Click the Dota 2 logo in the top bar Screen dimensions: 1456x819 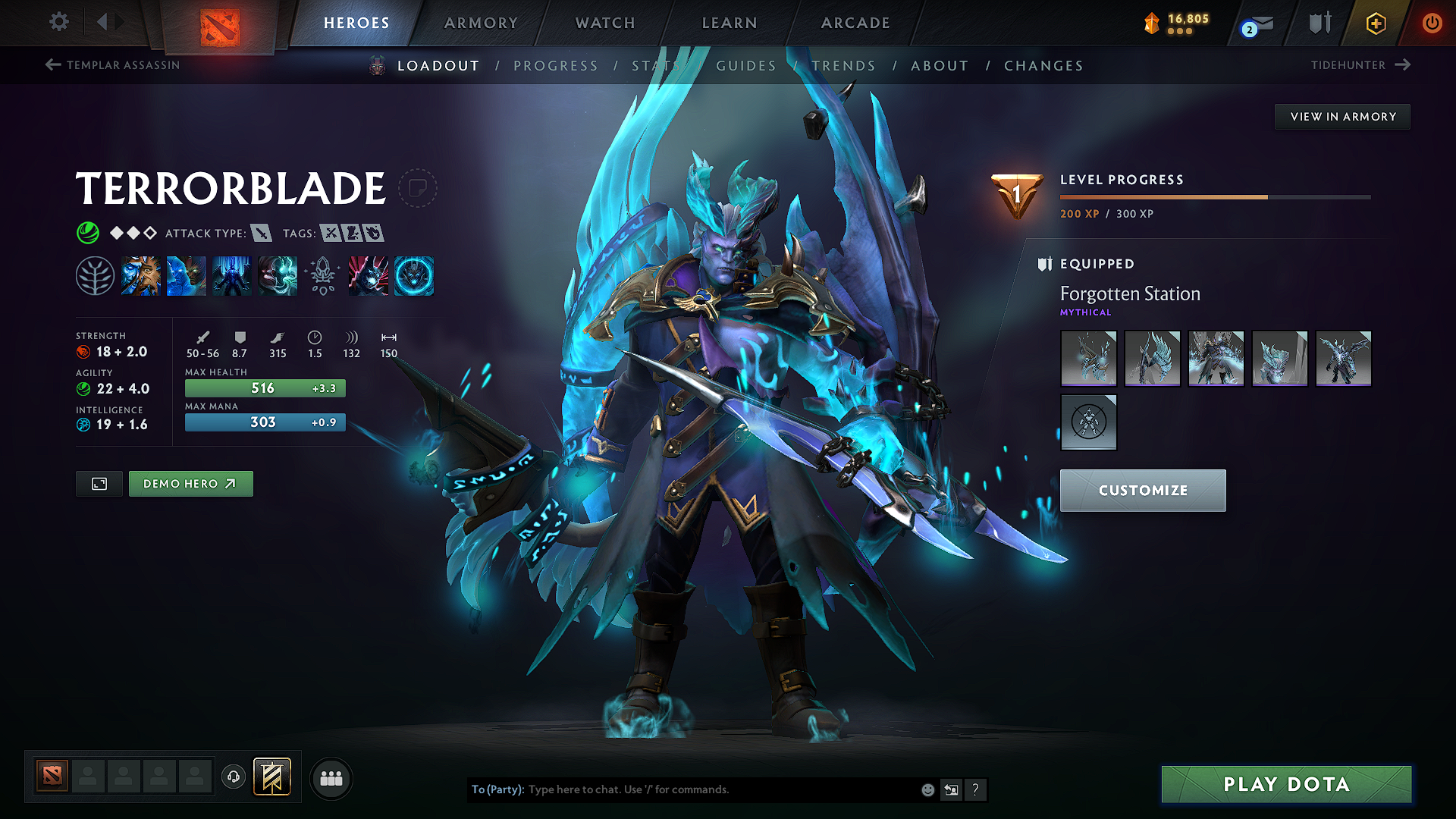point(219,23)
